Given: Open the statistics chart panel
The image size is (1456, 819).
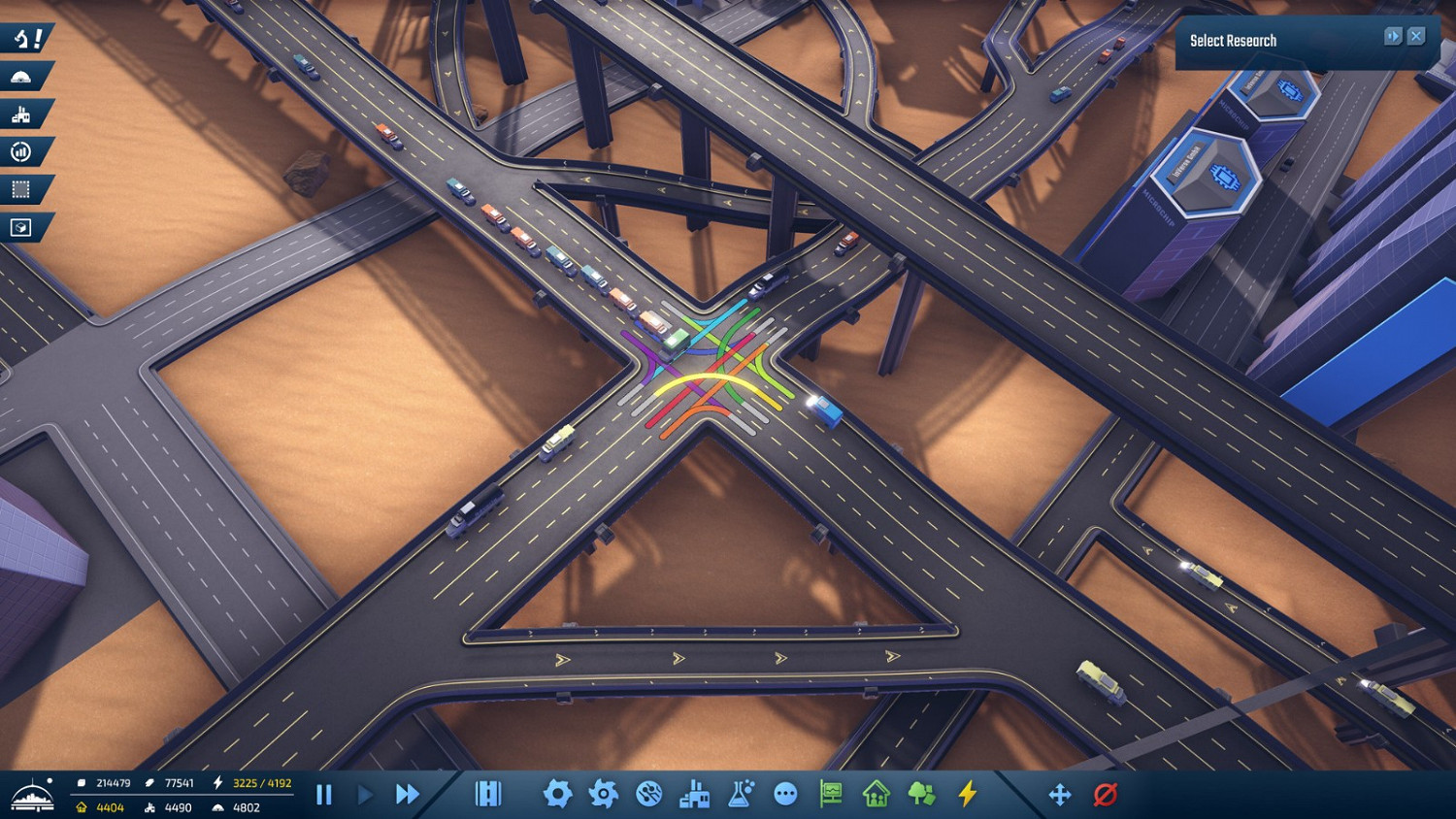Looking at the screenshot, I should 21,151.
